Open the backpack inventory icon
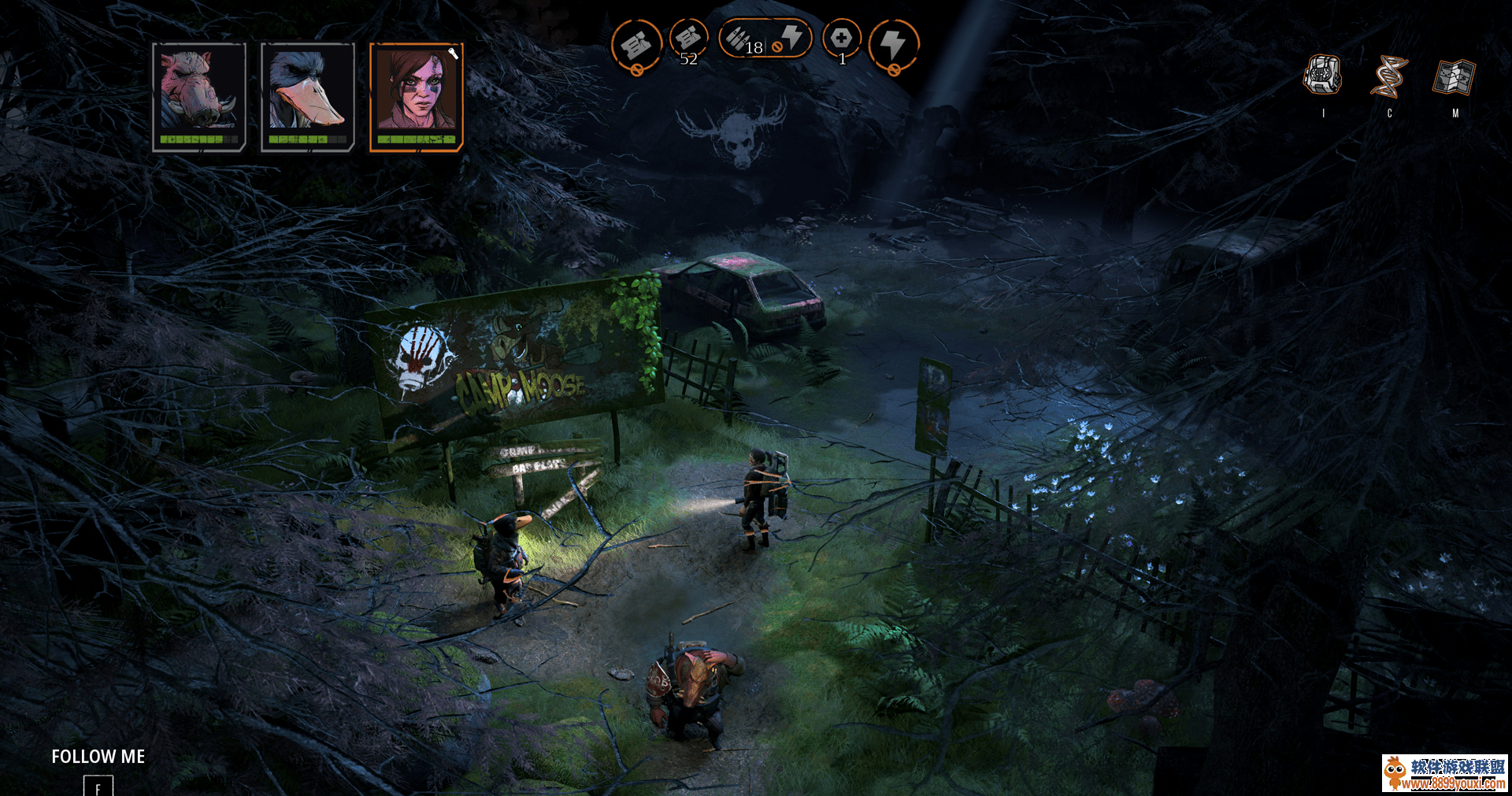The image size is (1512, 796). tap(1322, 76)
